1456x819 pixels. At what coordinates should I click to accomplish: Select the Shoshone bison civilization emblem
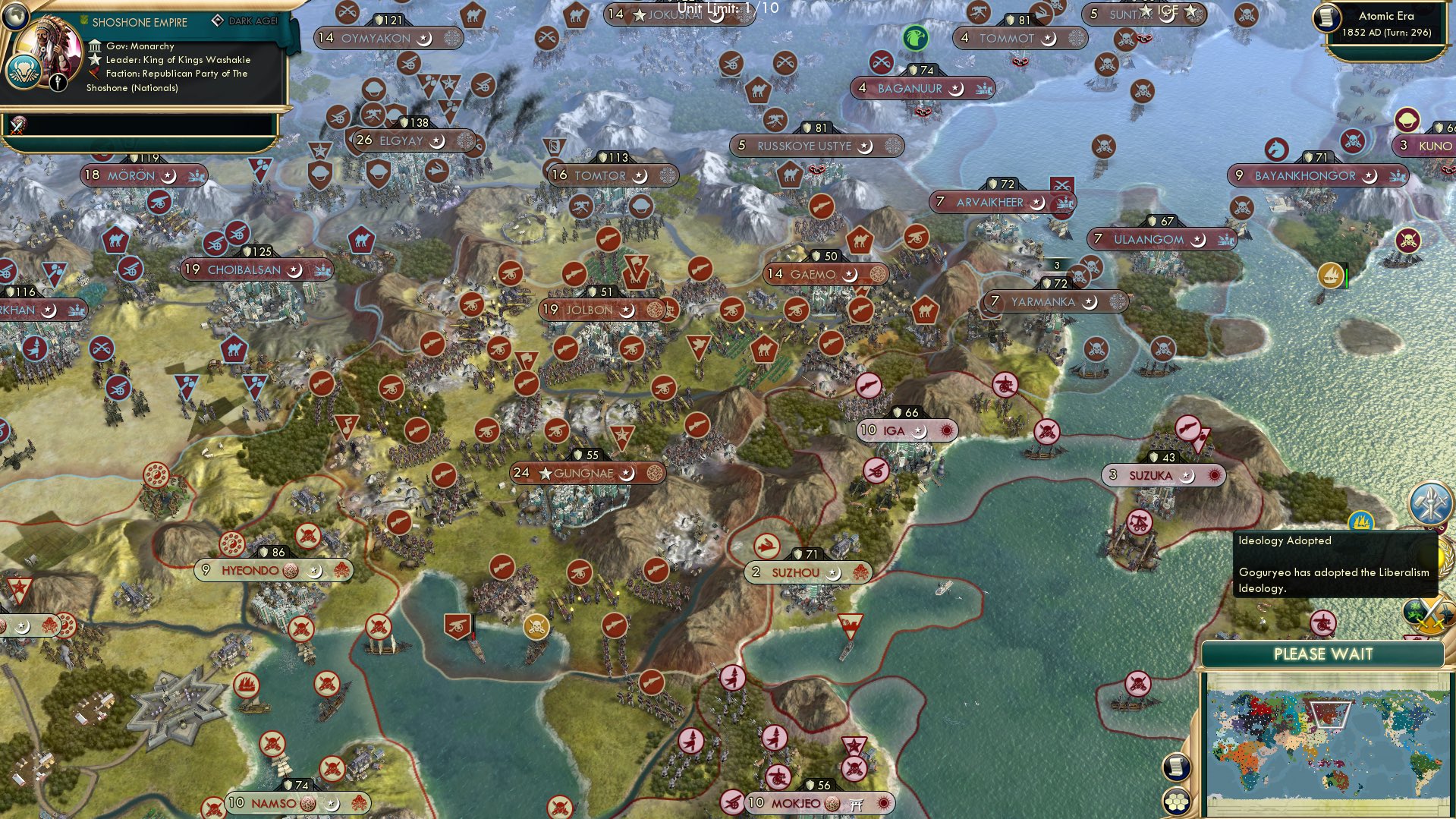tap(25, 71)
